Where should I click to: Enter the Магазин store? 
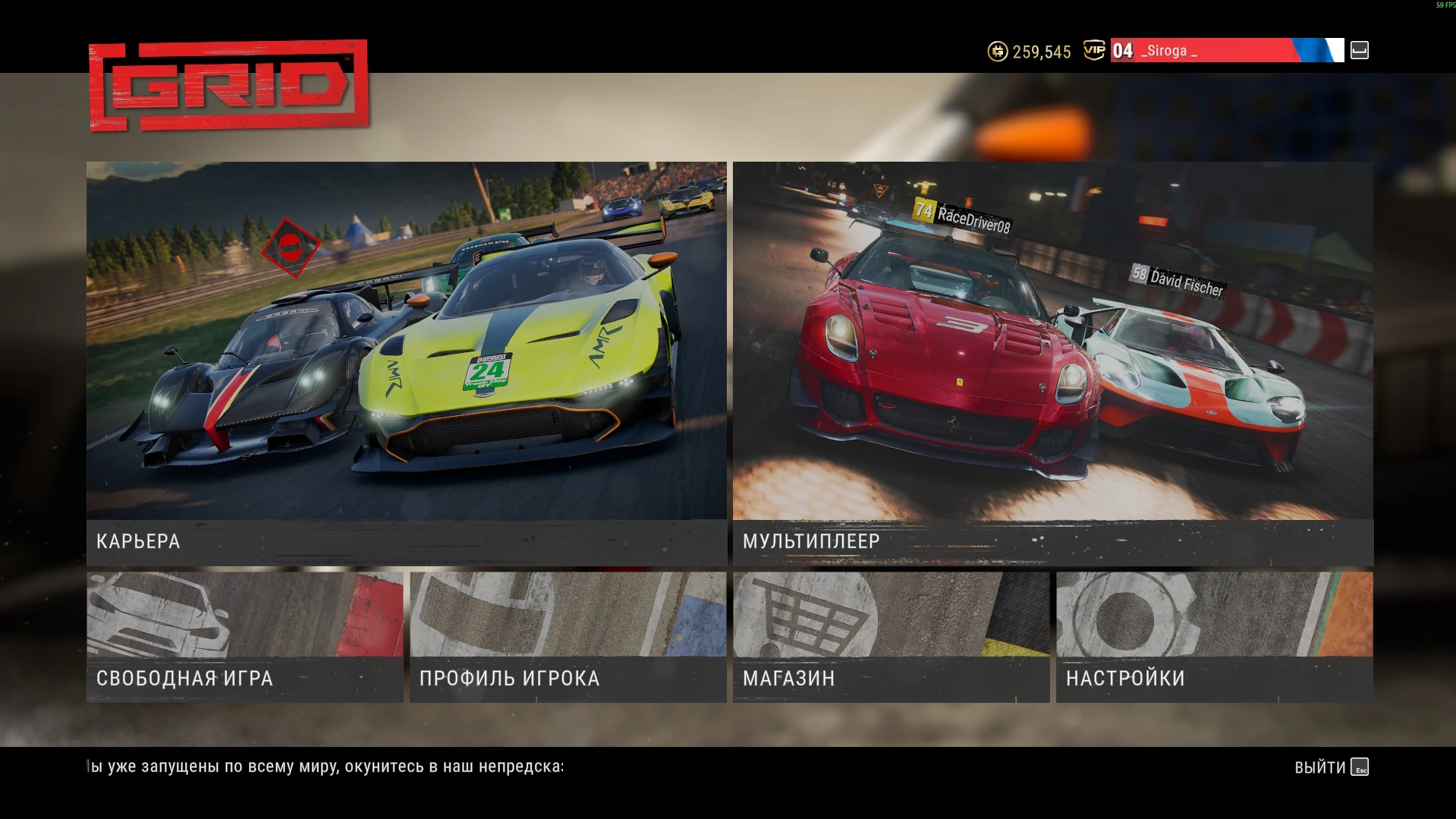coord(891,637)
